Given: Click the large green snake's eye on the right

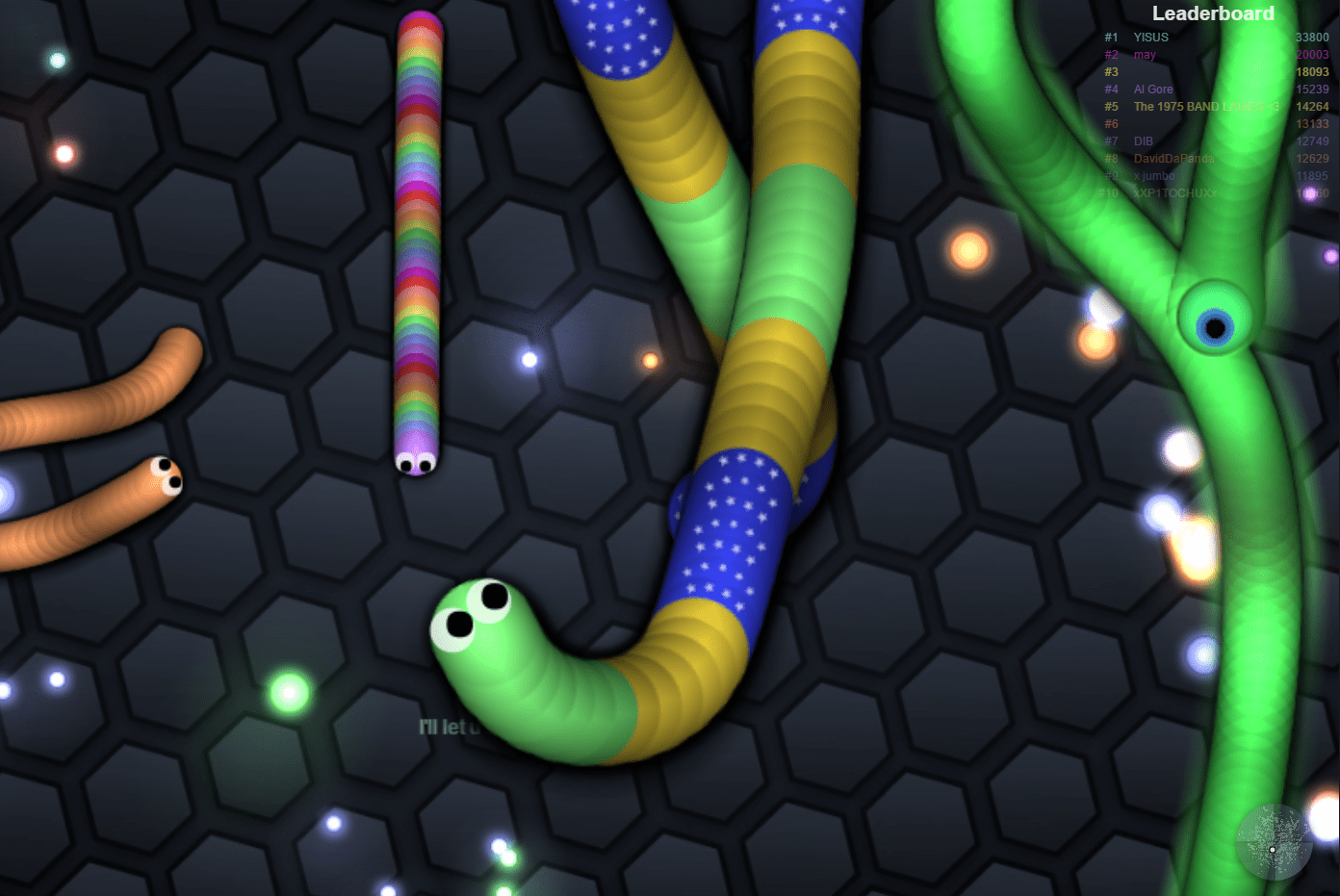Looking at the screenshot, I should click(1215, 325).
